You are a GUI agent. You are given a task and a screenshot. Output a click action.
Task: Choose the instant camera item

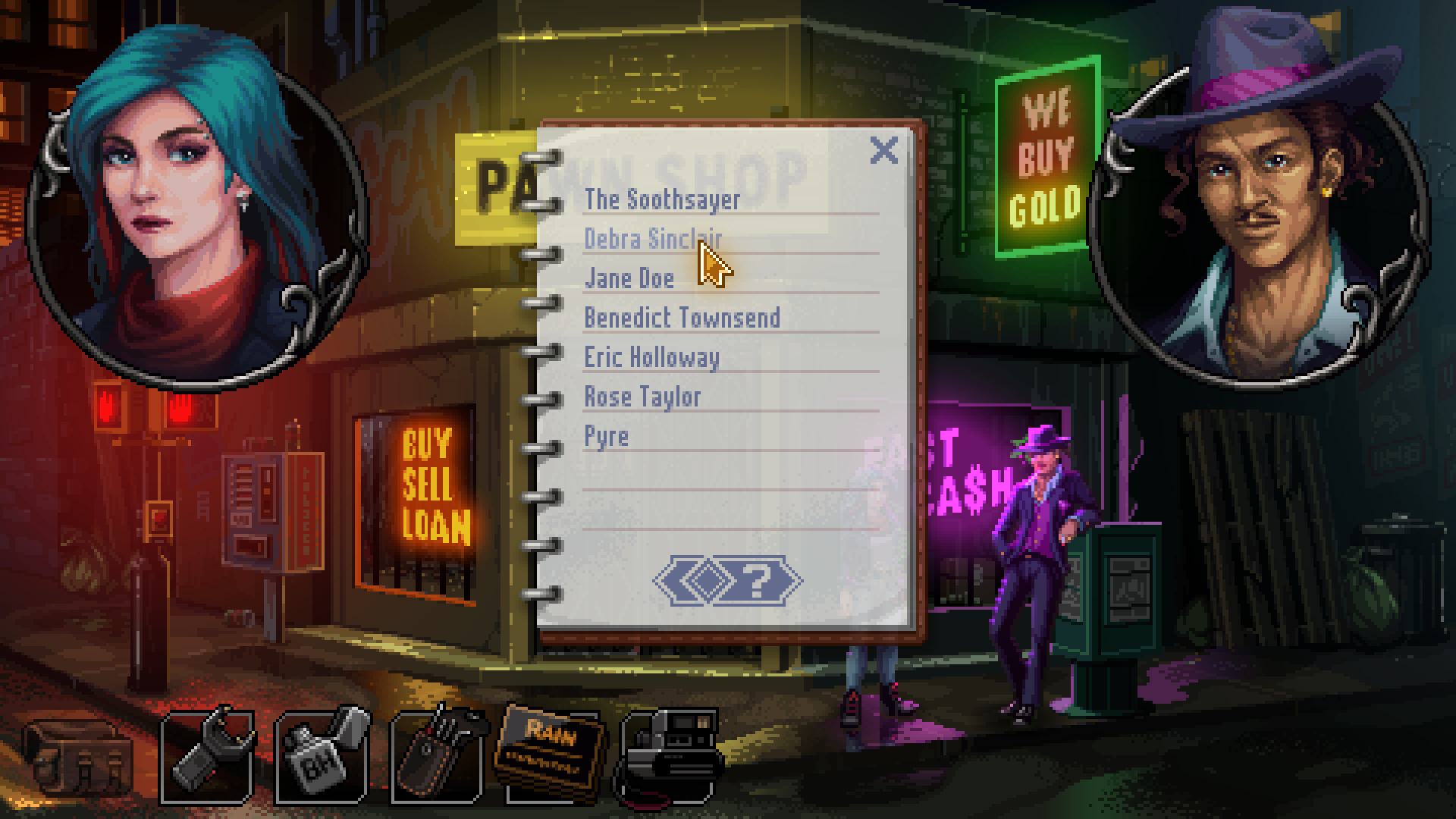[669, 755]
